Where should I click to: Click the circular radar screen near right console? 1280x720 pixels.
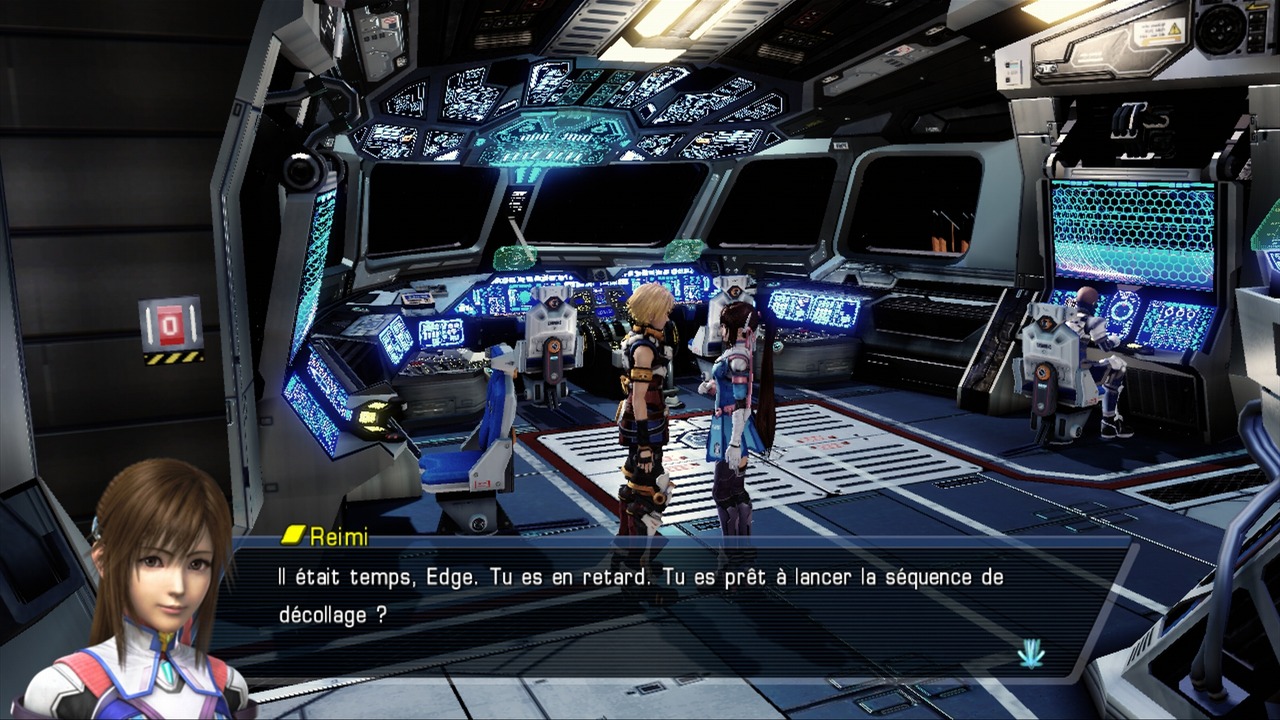(x=1121, y=310)
